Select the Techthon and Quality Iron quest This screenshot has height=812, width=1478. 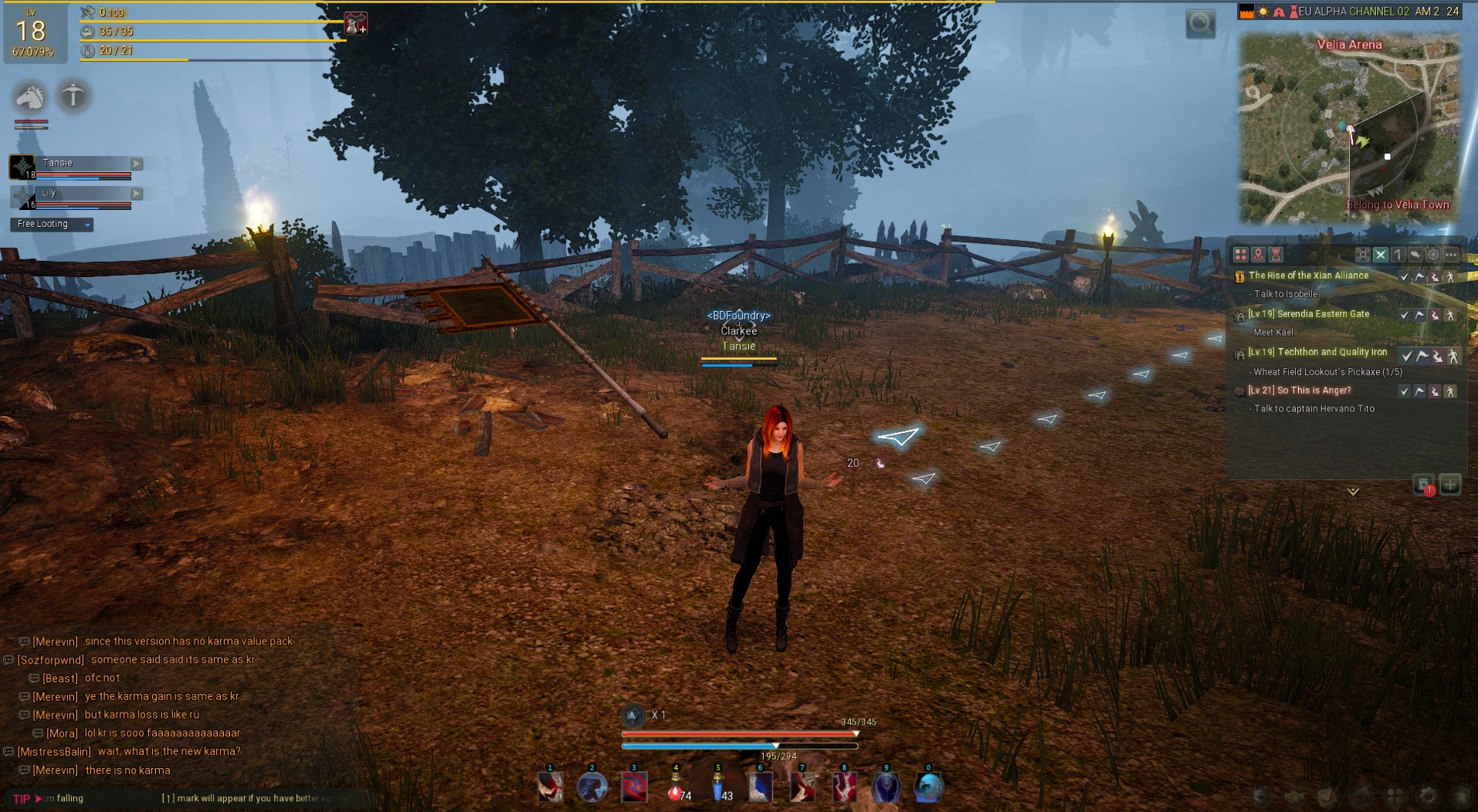(x=1332, y=352)
